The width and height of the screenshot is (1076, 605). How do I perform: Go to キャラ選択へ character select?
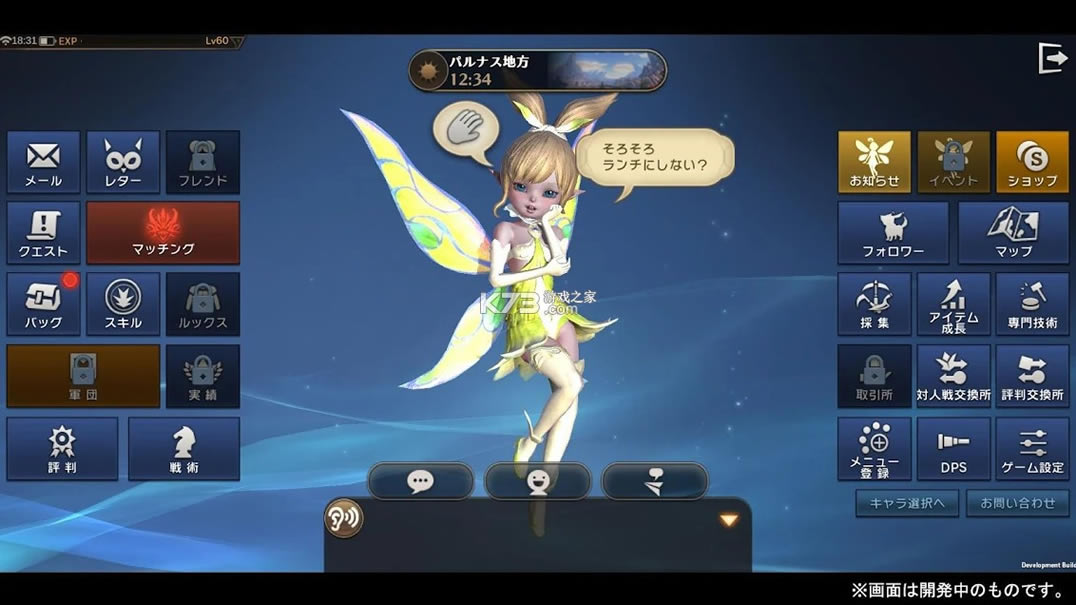tap(907, 503)
